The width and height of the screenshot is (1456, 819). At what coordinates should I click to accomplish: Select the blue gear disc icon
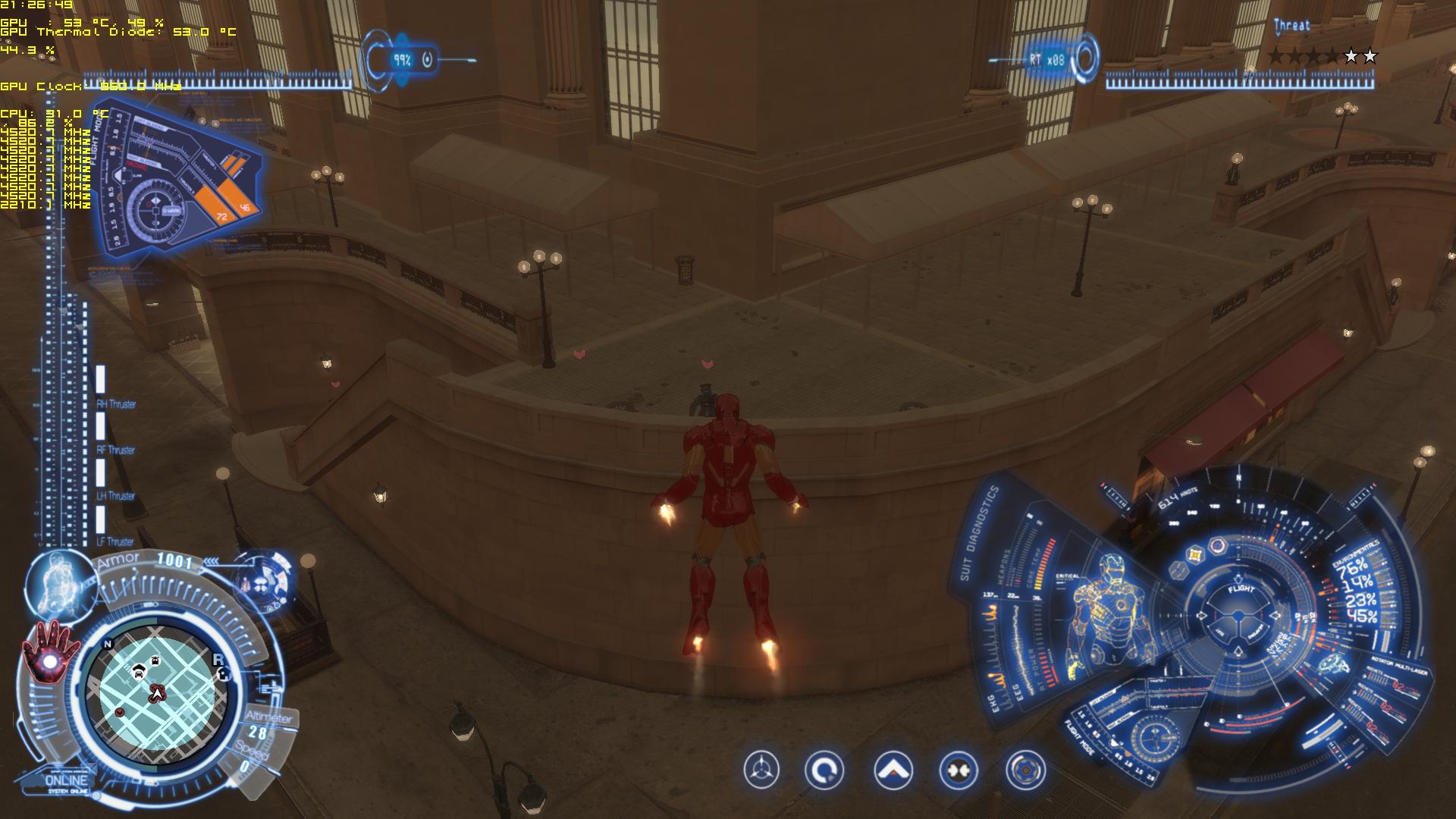[x=1025, y=770]
